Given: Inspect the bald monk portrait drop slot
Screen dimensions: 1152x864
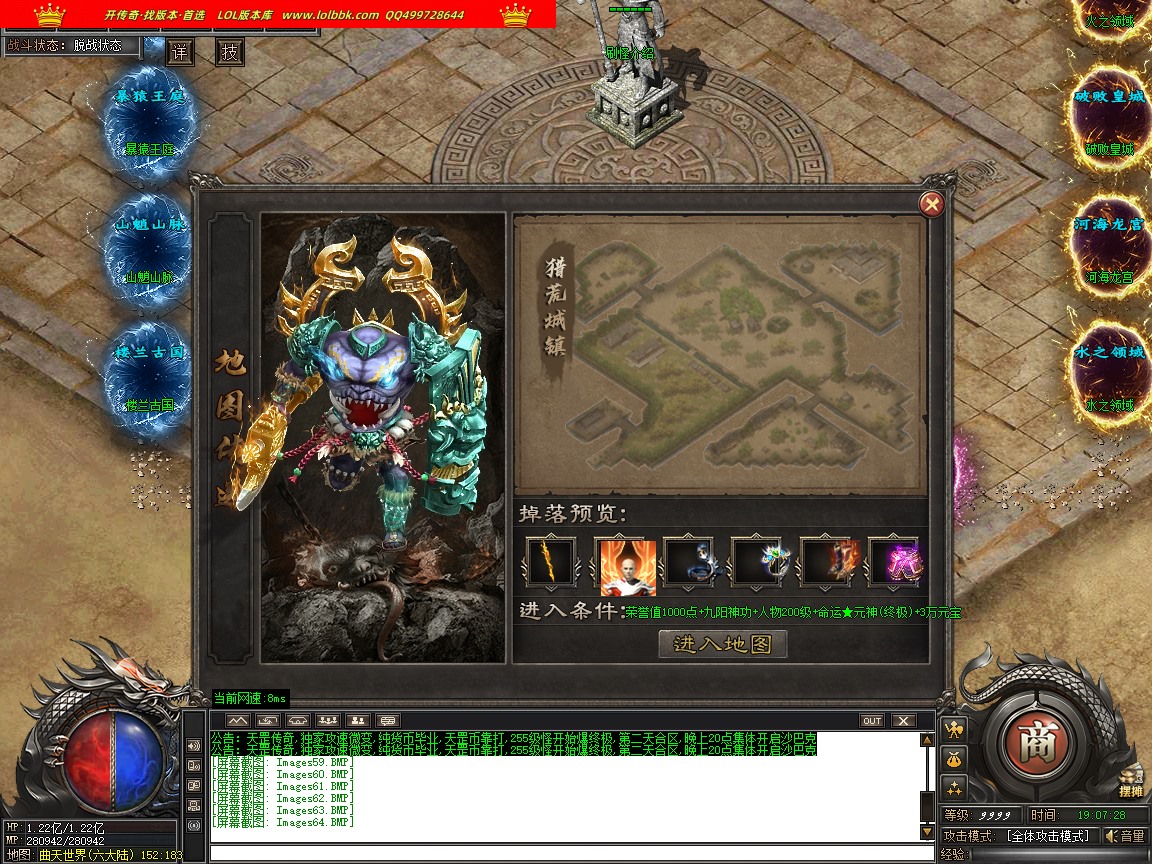Looking at the screenshot, I should pos(624,564).
